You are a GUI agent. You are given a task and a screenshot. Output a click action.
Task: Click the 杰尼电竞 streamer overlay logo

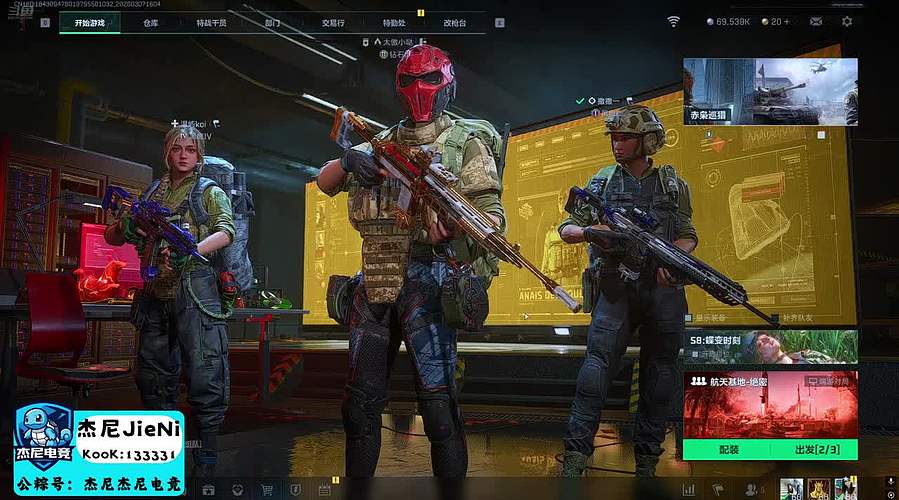[x=43, y=437]
